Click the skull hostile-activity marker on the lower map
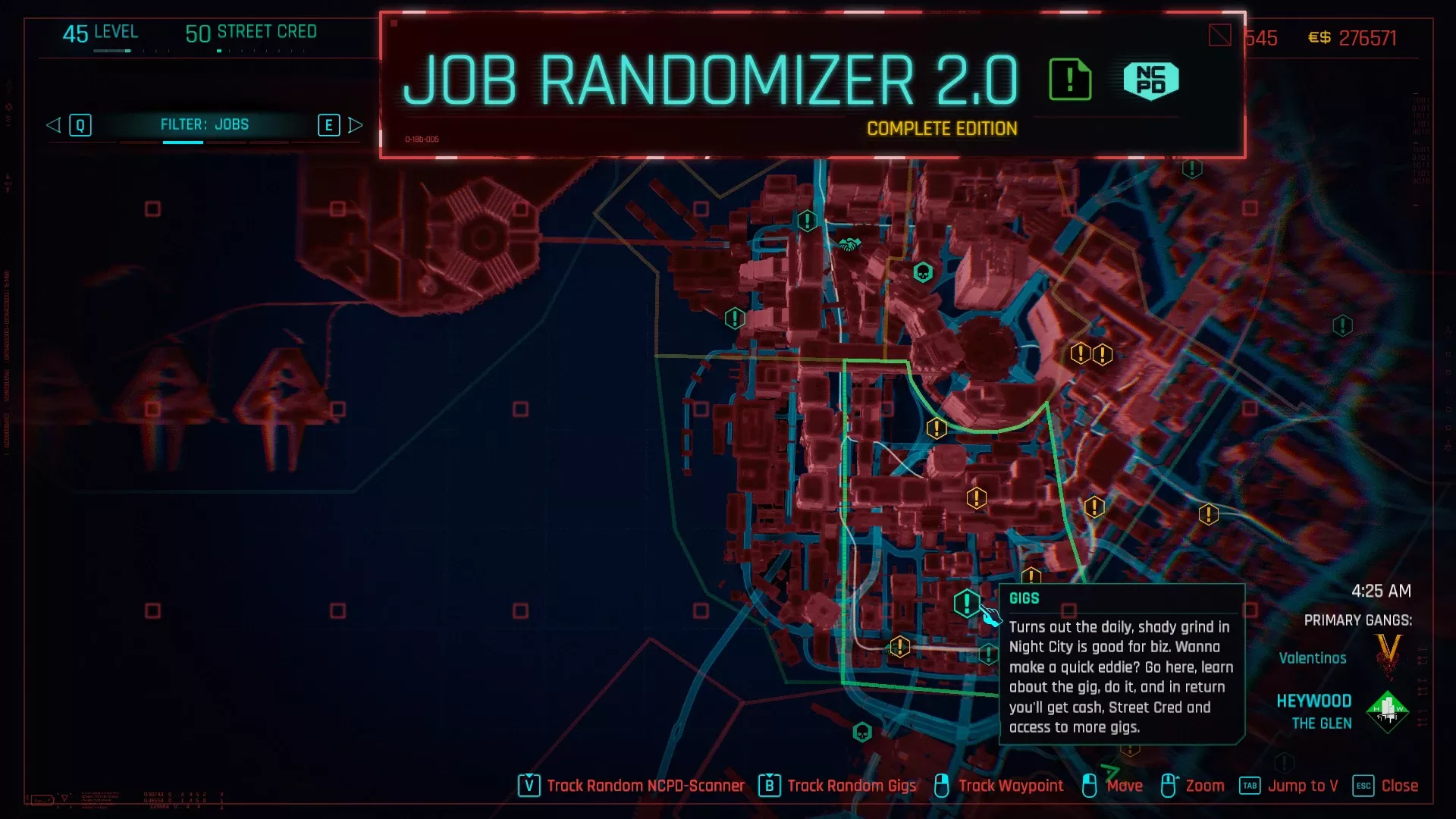Screen dimensions: 1456x819 click(861, 733)
